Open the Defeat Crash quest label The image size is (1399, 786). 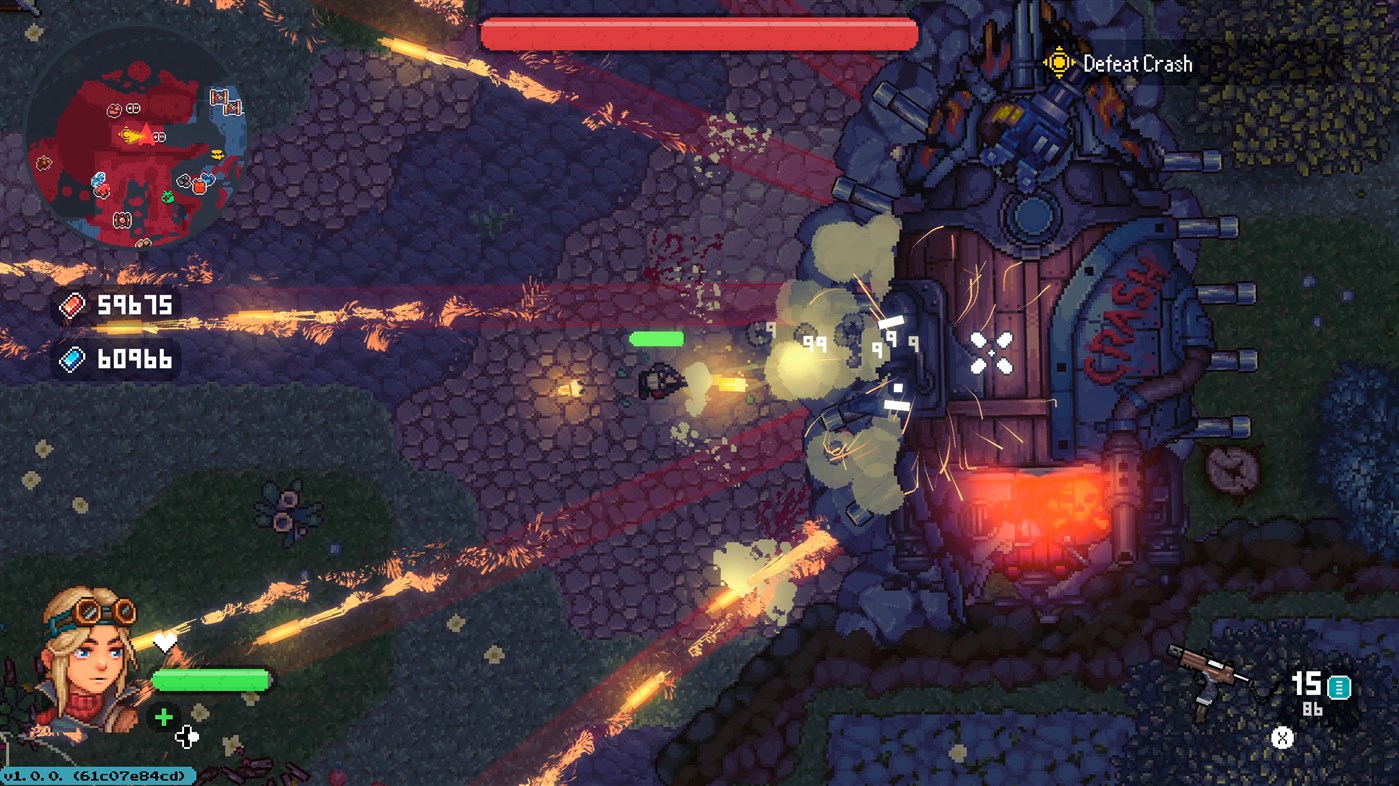point(1138,63)
